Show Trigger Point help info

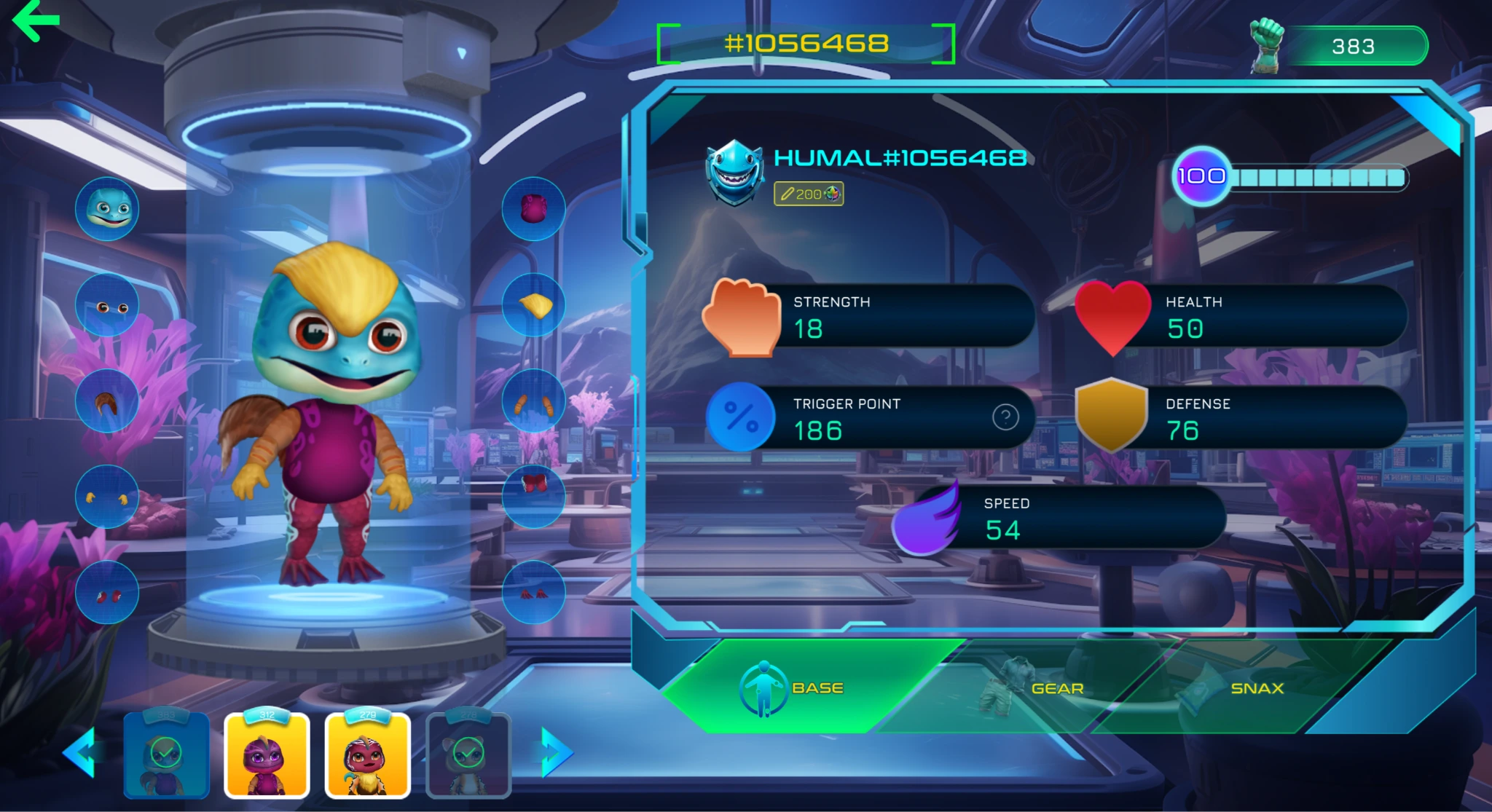(1005, 417)
